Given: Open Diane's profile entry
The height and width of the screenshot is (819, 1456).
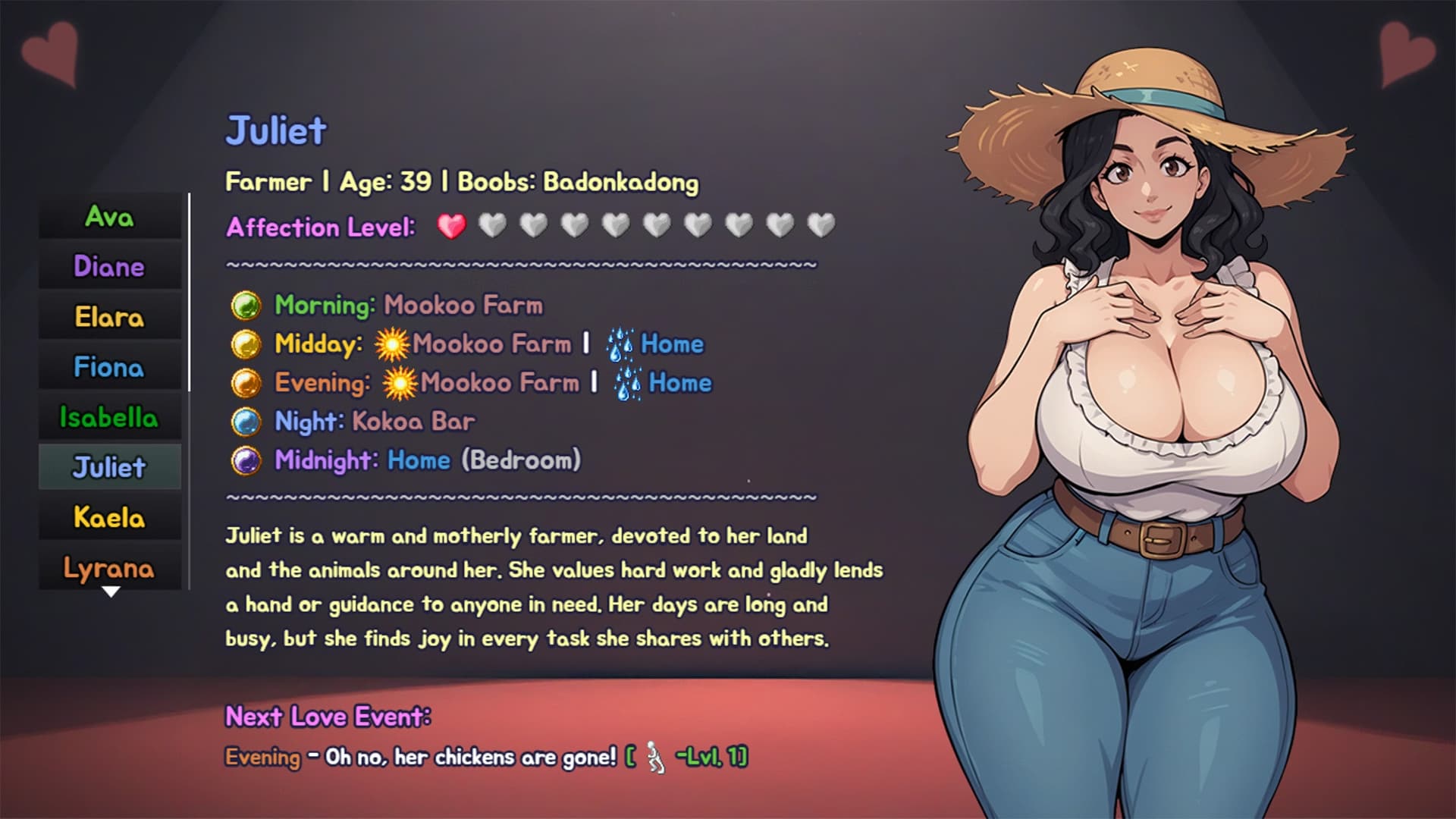Looking at the screenshot, I should (x=109, y=267).
